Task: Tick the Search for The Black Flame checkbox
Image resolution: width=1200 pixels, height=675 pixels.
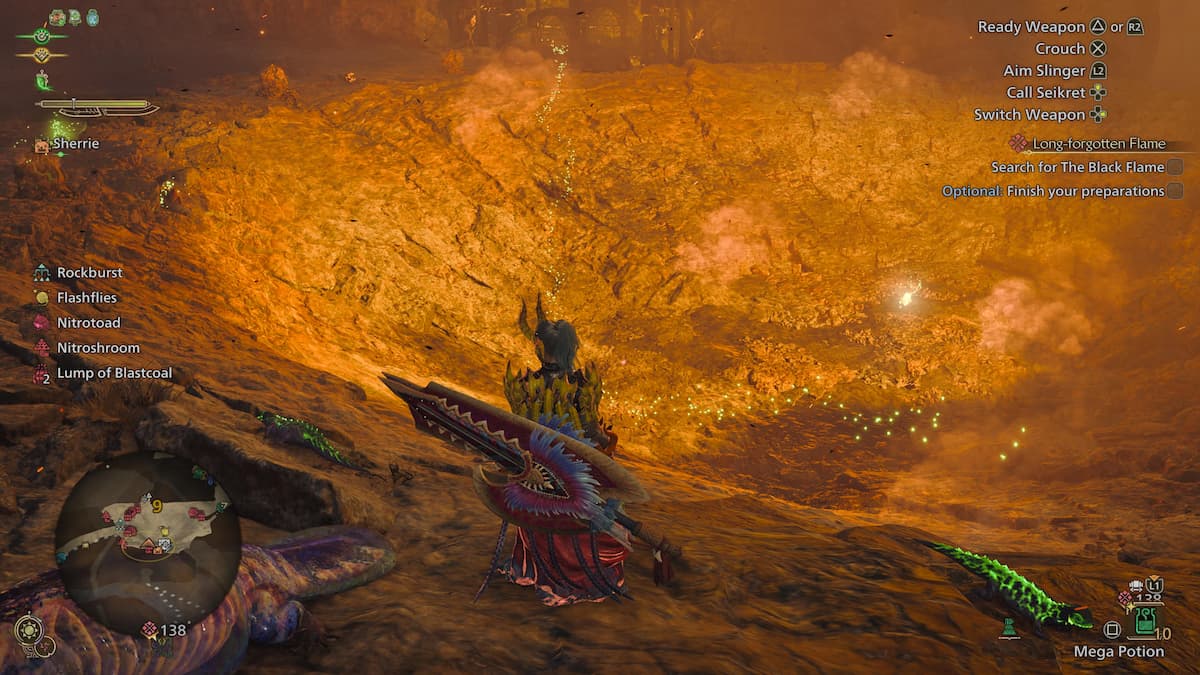Action: click(1175, 167)
